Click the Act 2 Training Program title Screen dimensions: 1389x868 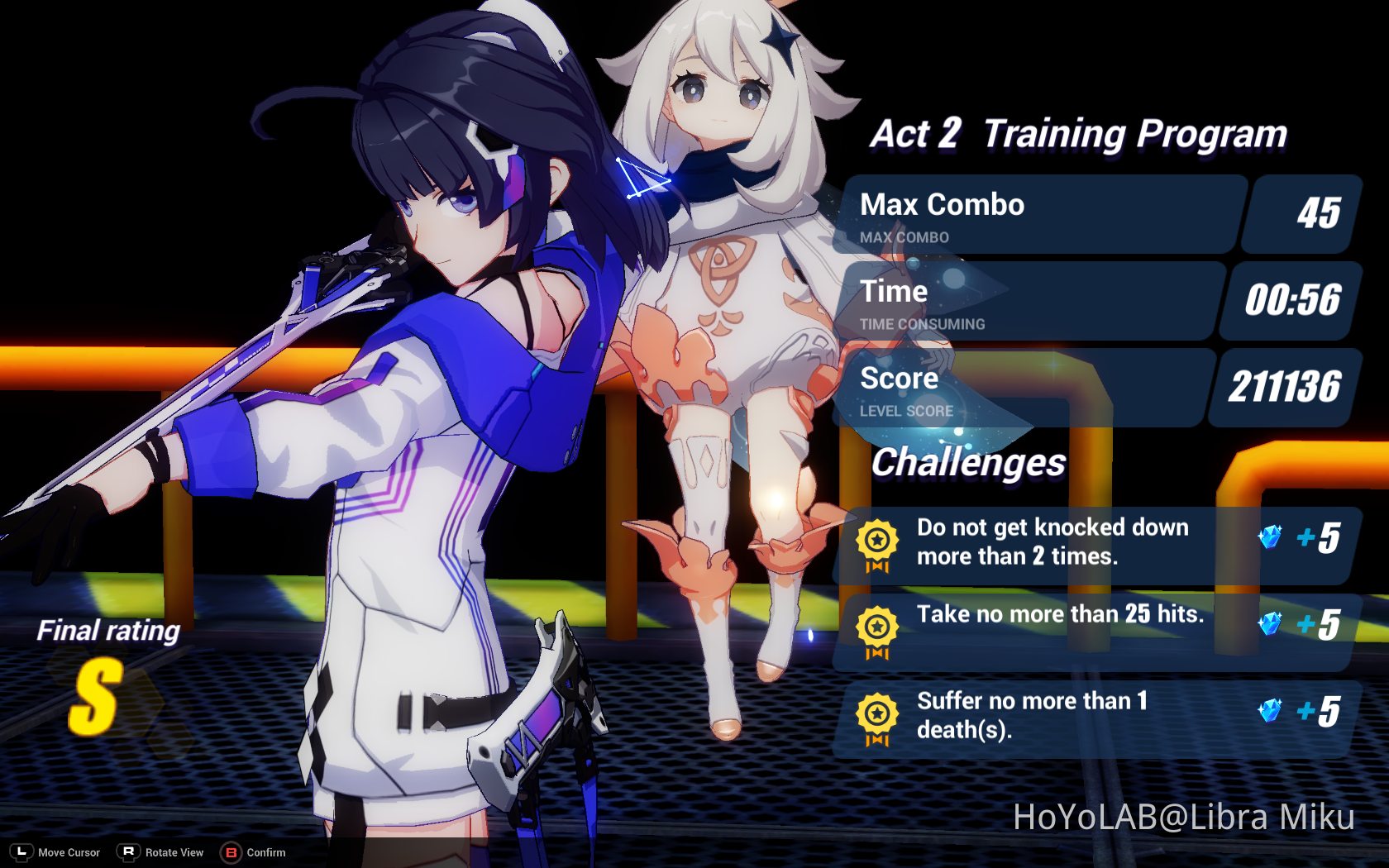tap(1075, 132)
